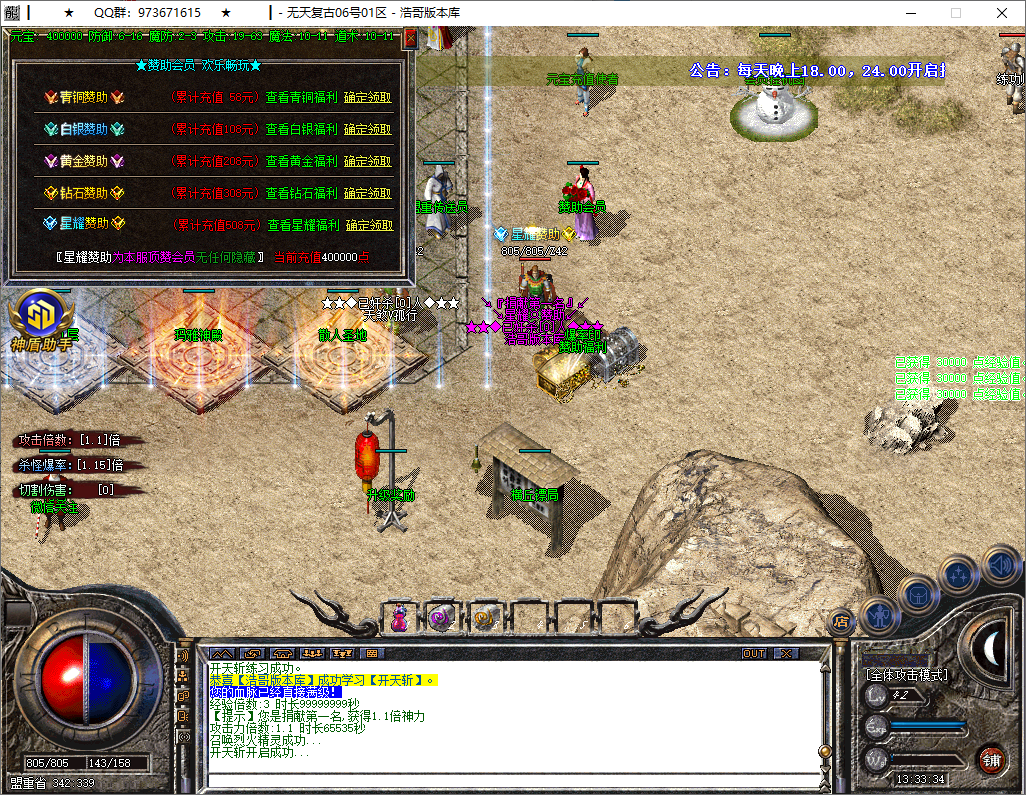Minimize the game window
Image resolution: width=1026 pixels, height=795 pixels.
[x=910, y=13]
